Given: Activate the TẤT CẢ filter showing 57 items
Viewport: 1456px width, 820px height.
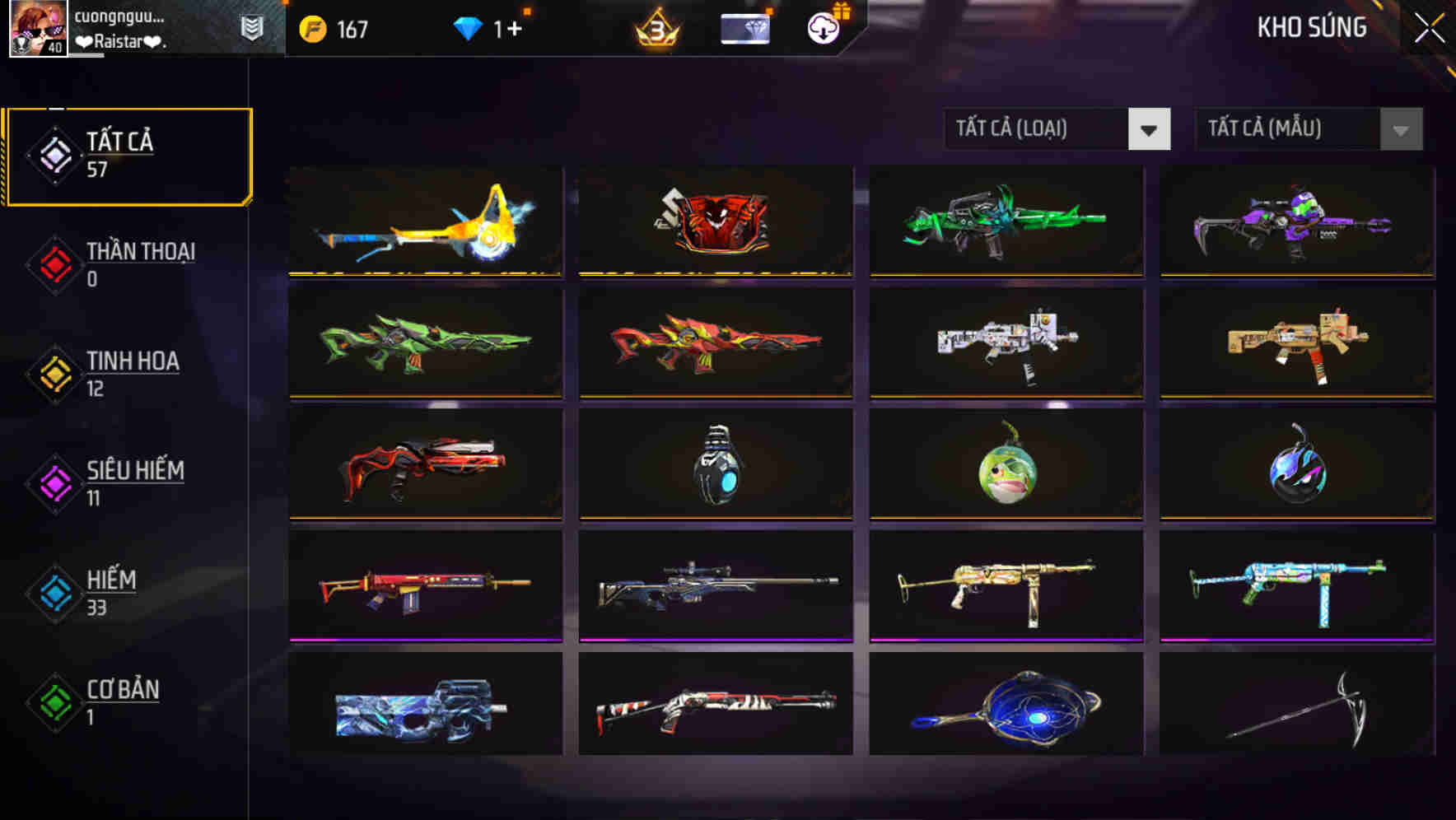Looking at the screenshot, I should 128,155.
